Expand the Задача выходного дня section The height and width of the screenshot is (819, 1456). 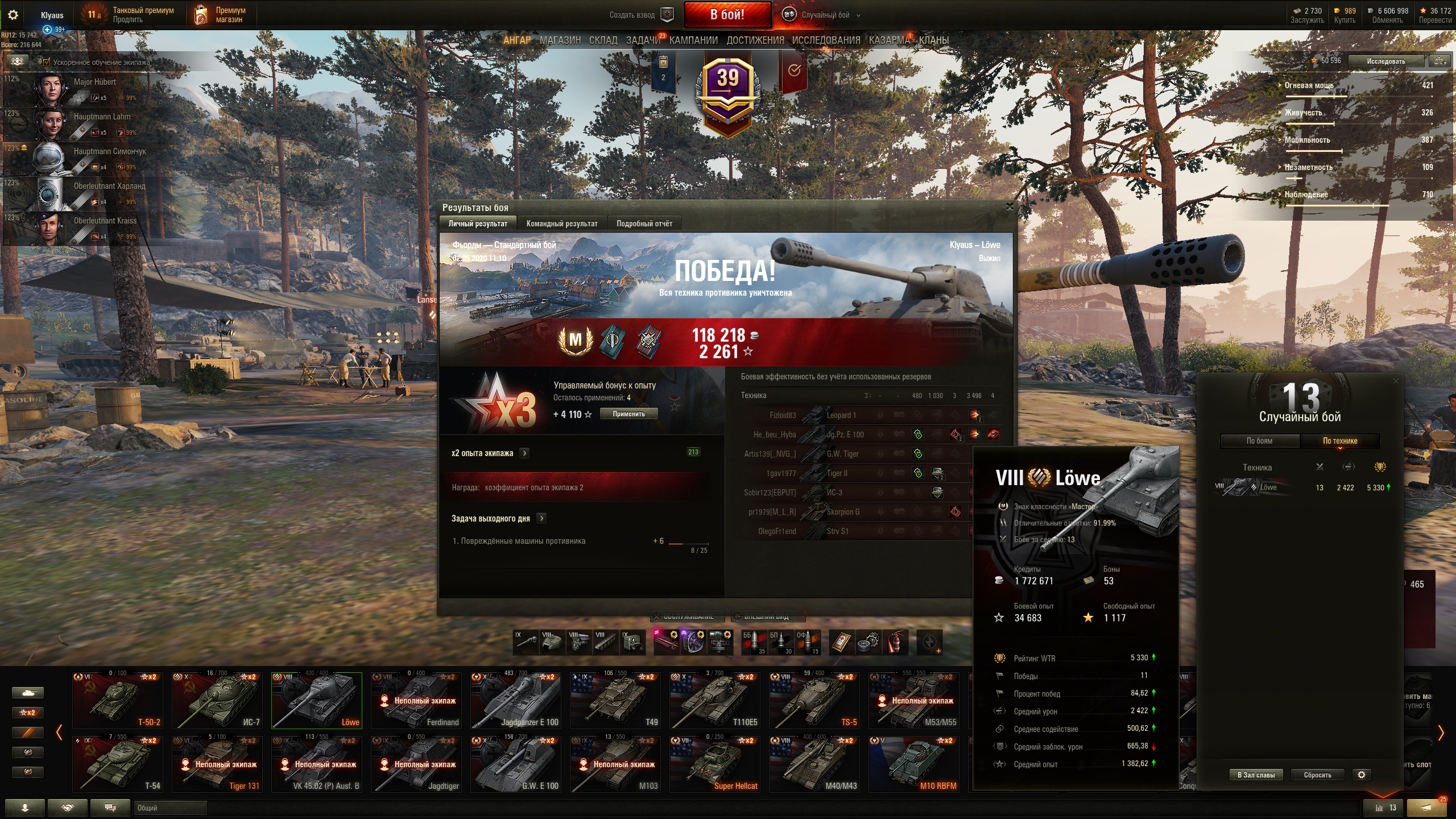(x=541, y=518)
